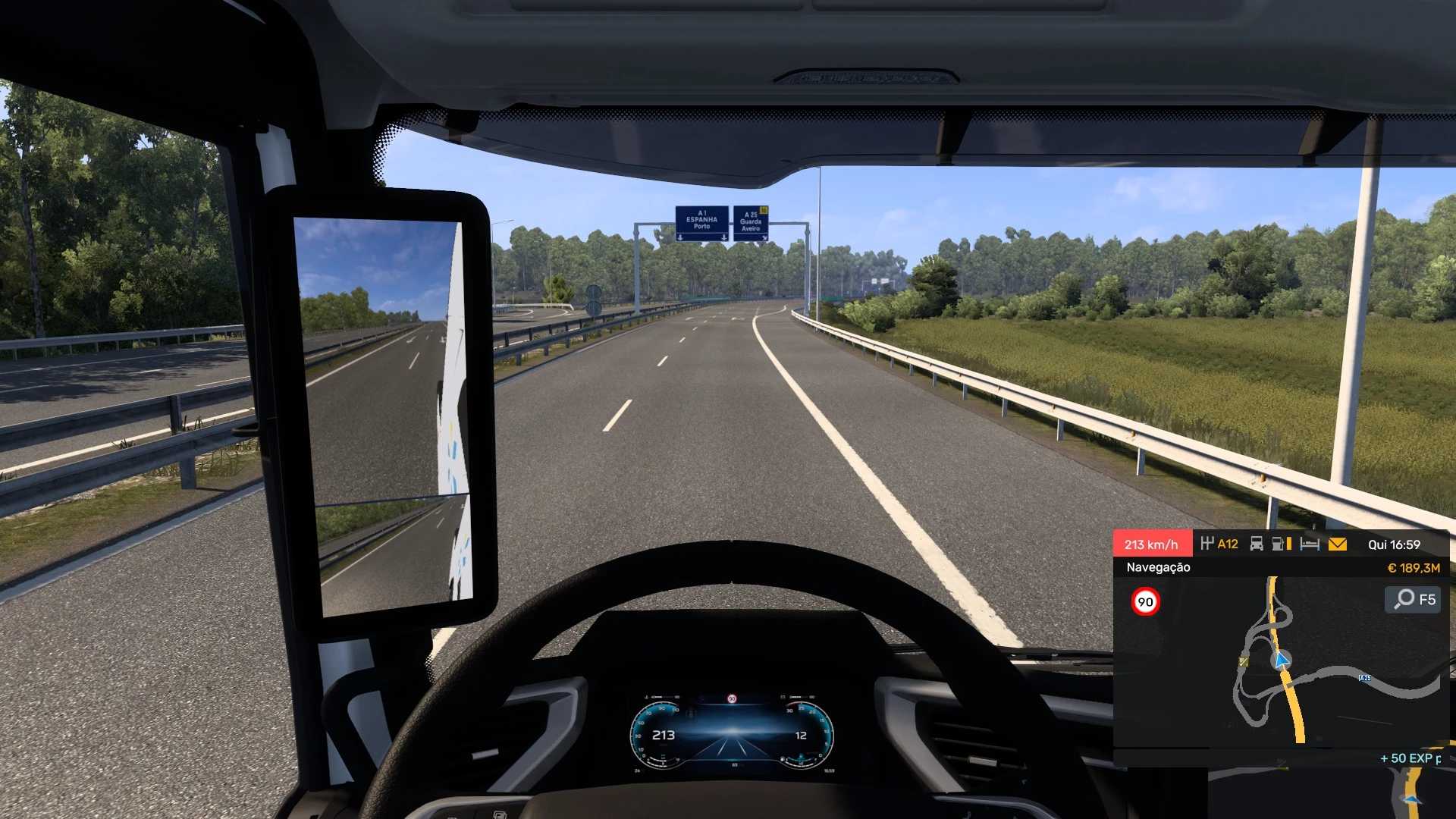Click the truck damage status icon

1257,544
